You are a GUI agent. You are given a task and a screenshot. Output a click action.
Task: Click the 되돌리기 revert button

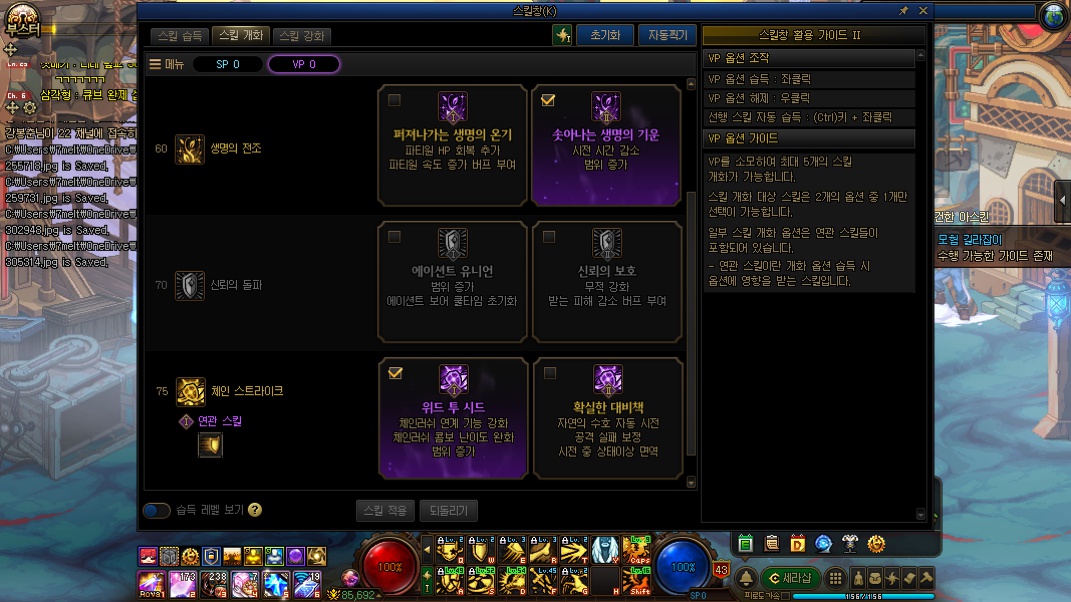(448, 510)
